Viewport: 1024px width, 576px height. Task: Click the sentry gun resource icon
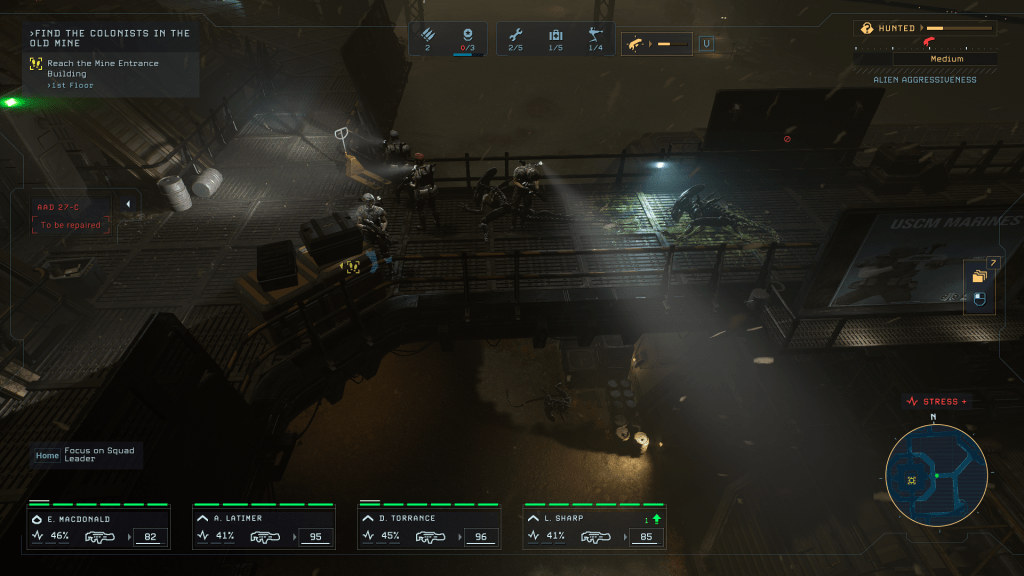(595, 36)
